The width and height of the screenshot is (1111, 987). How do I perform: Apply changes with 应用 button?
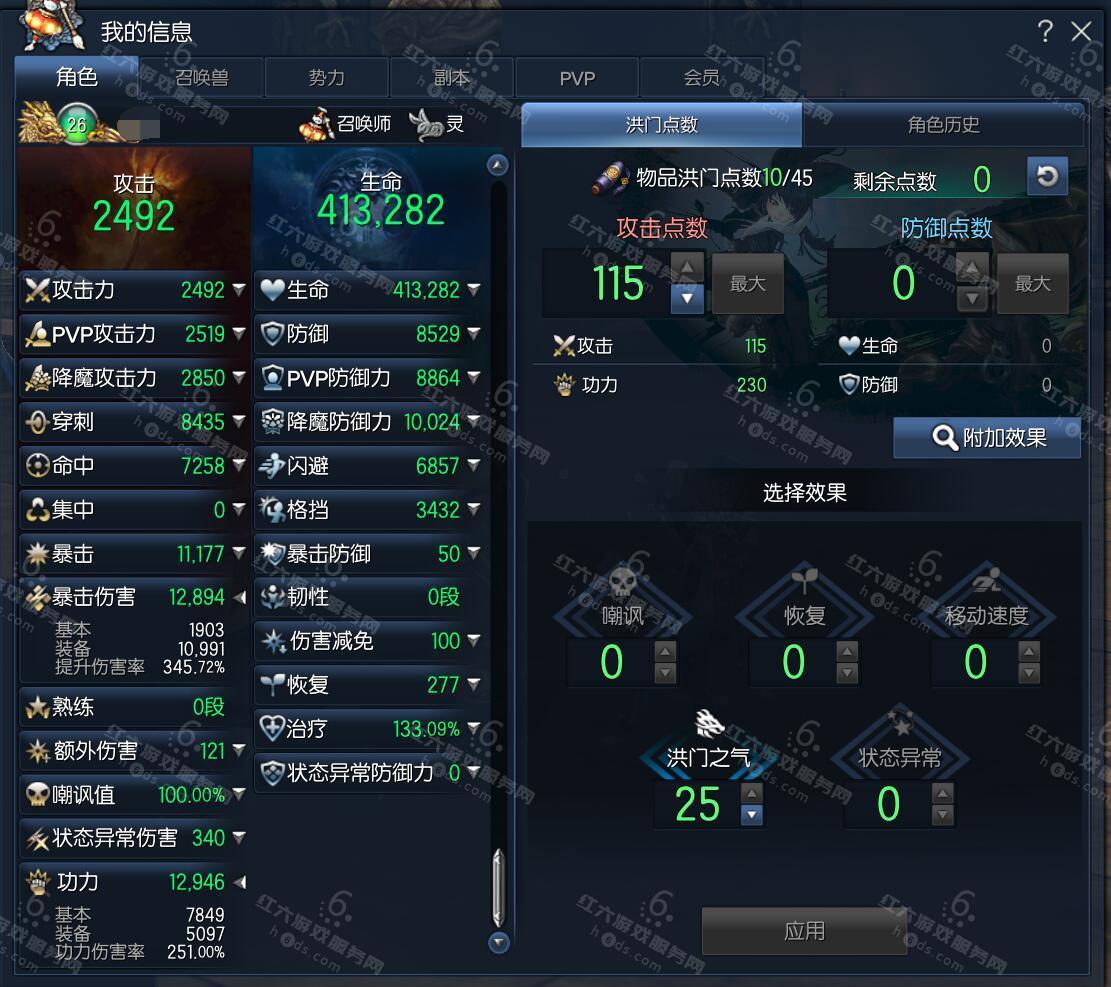[x=804, y=931]
